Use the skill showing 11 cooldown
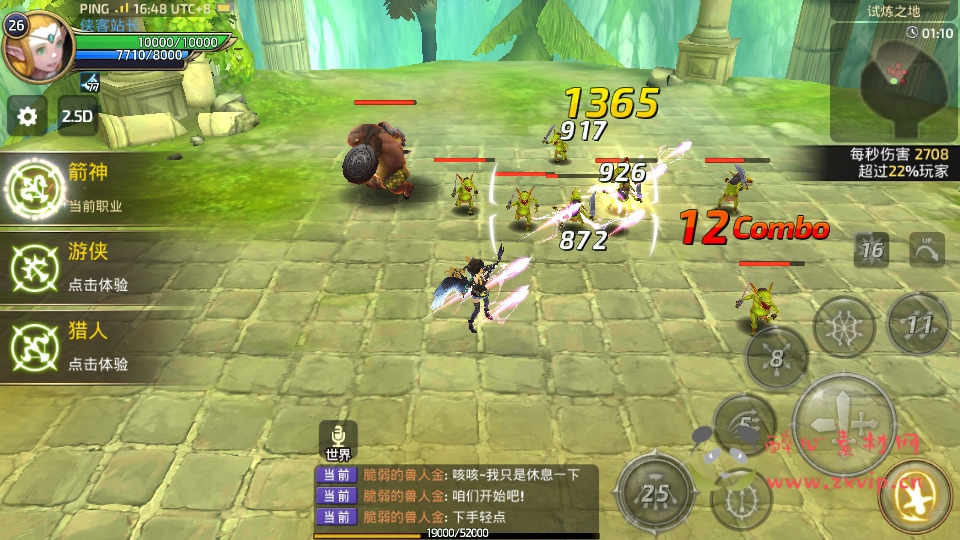The width and height of the screenshot is (960, 540). [x=919, y=324]
